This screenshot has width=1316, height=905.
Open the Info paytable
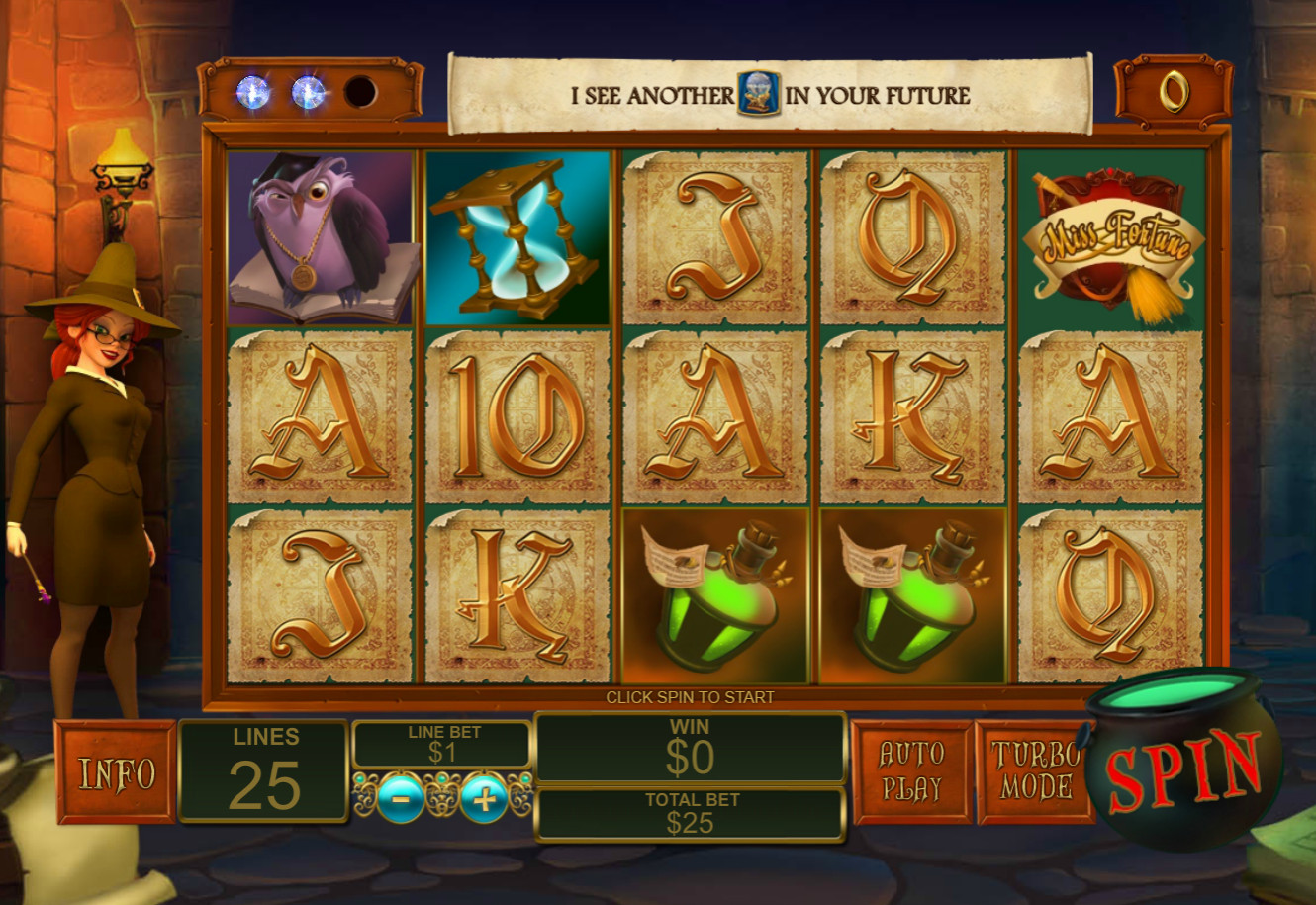[117, 772]
